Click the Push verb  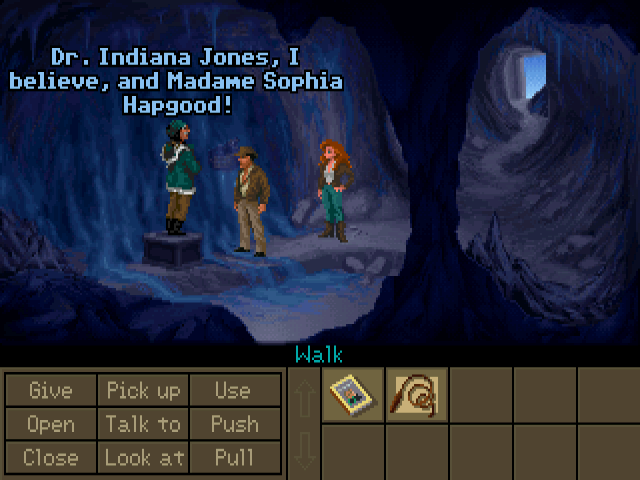[233, 425]
